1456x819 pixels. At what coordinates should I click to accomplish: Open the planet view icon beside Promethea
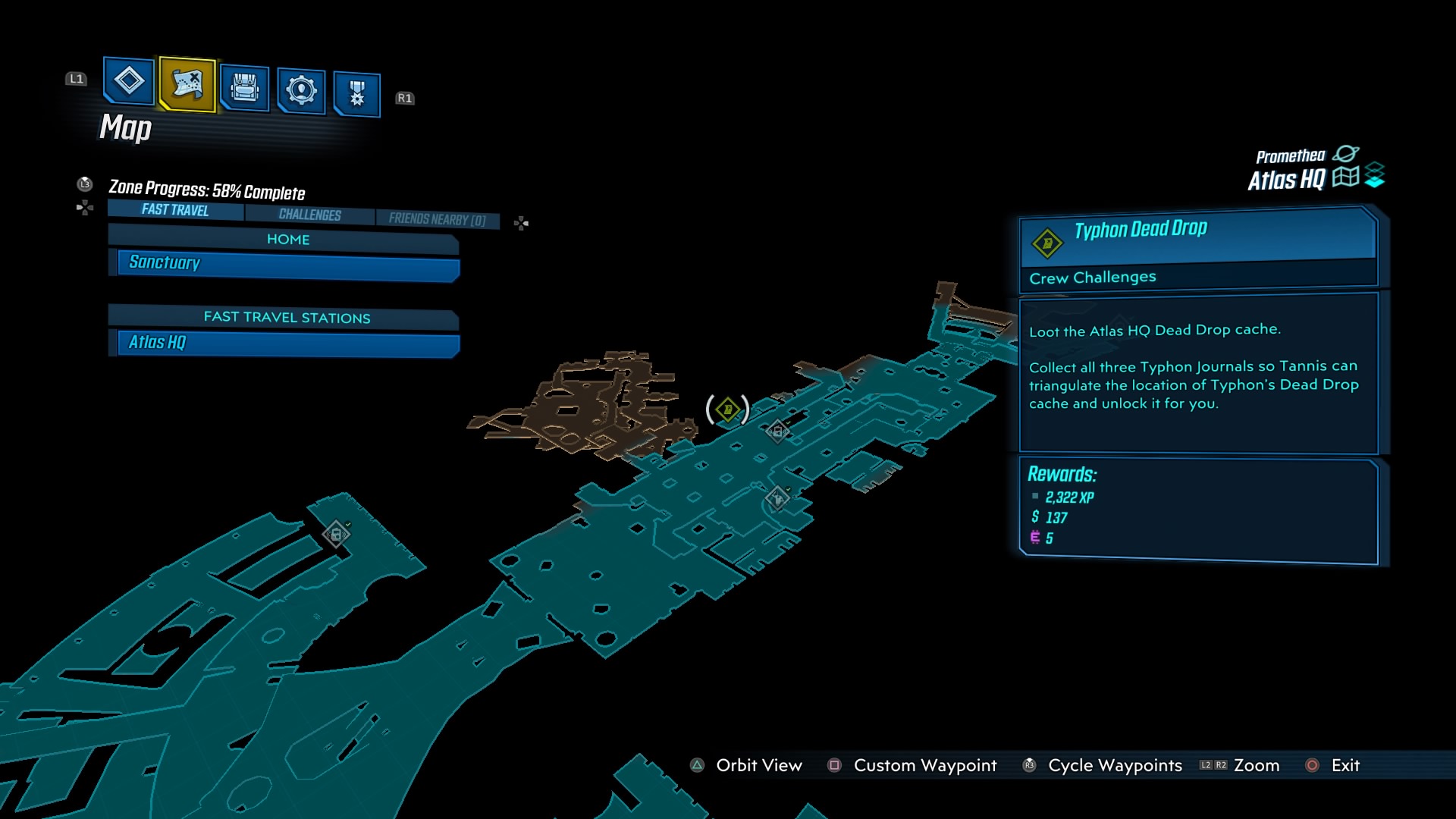(1345, 154)
